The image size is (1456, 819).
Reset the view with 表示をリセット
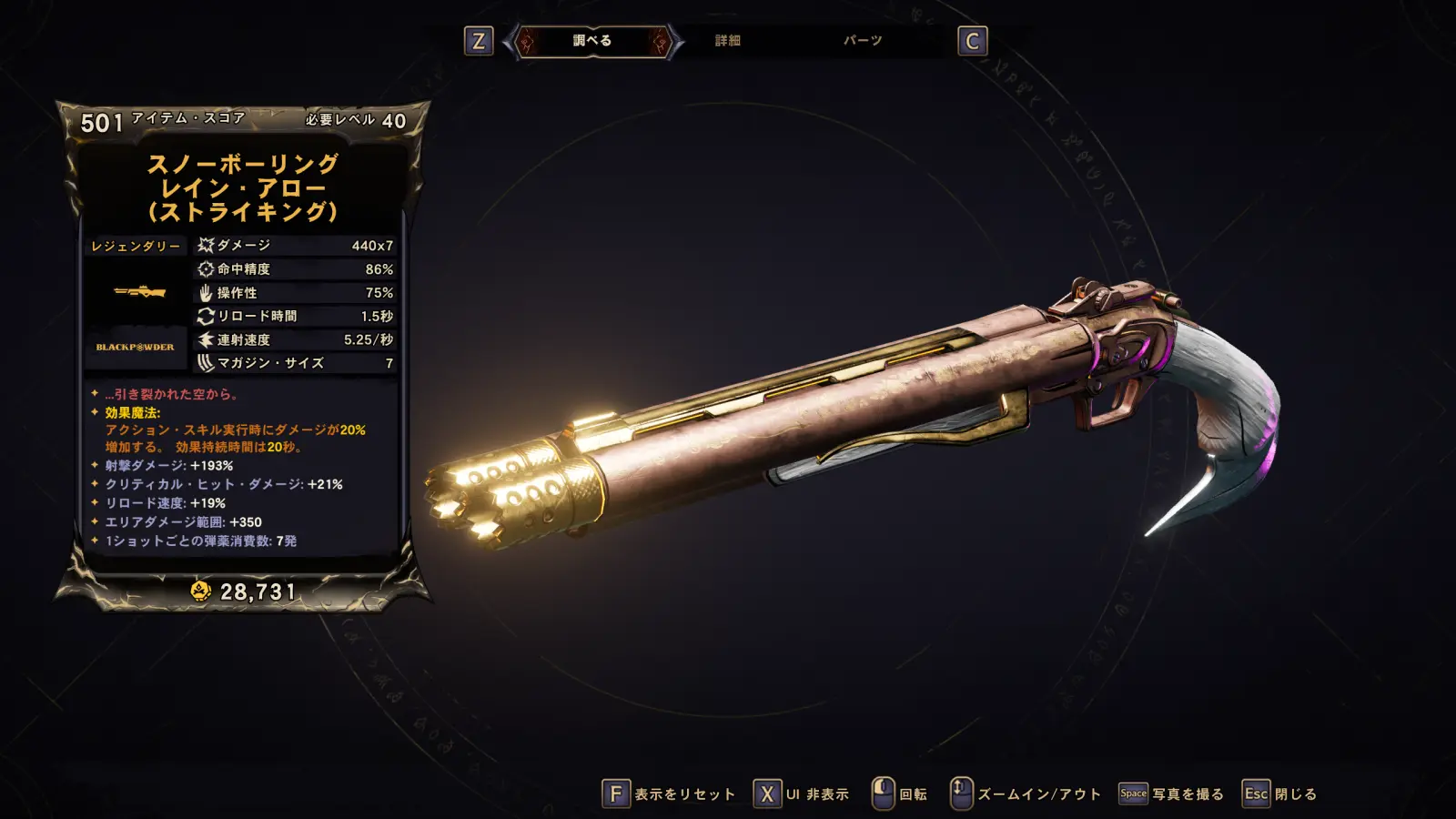pos(670,794)
